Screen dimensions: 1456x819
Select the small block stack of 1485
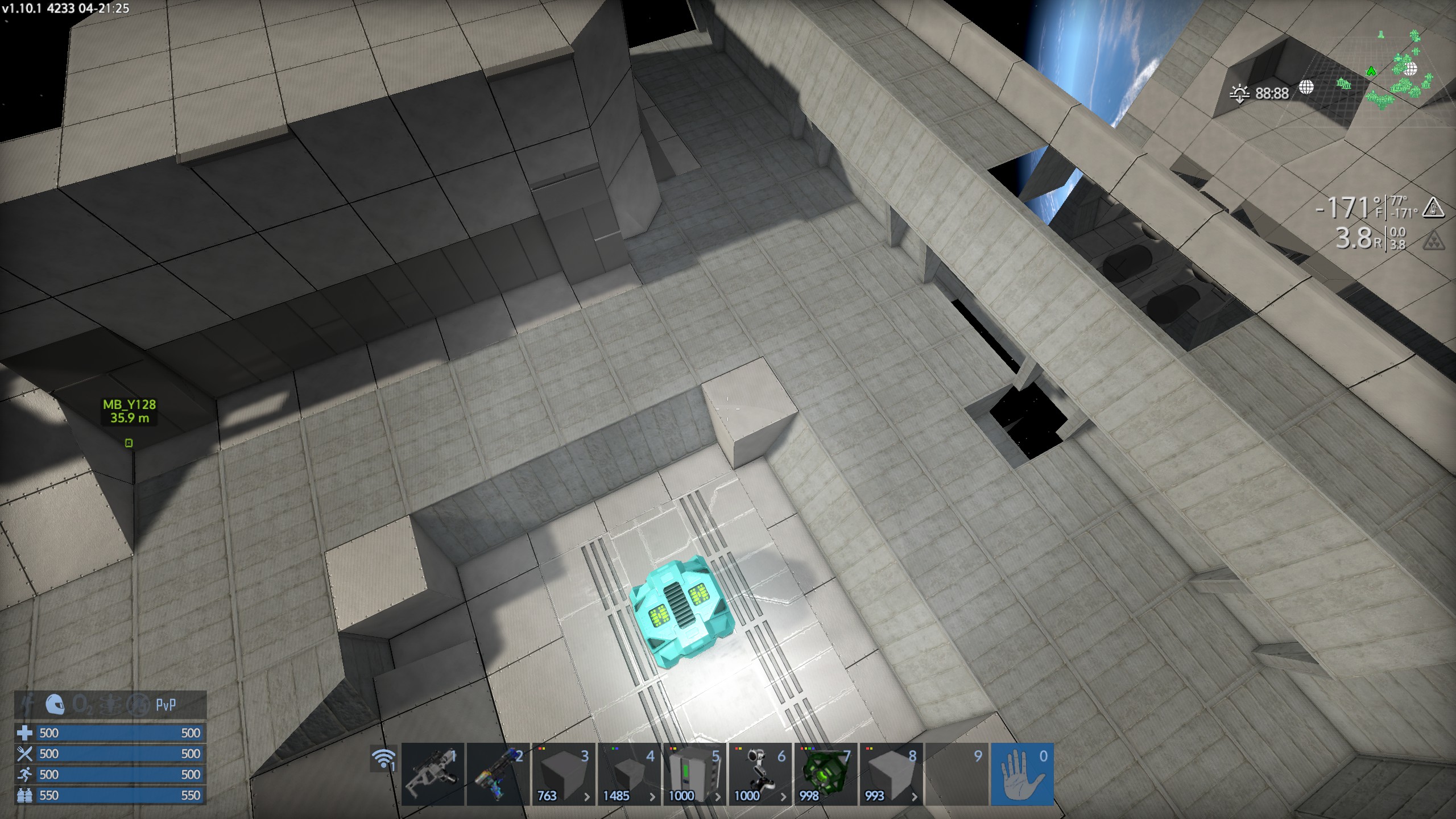628,774
